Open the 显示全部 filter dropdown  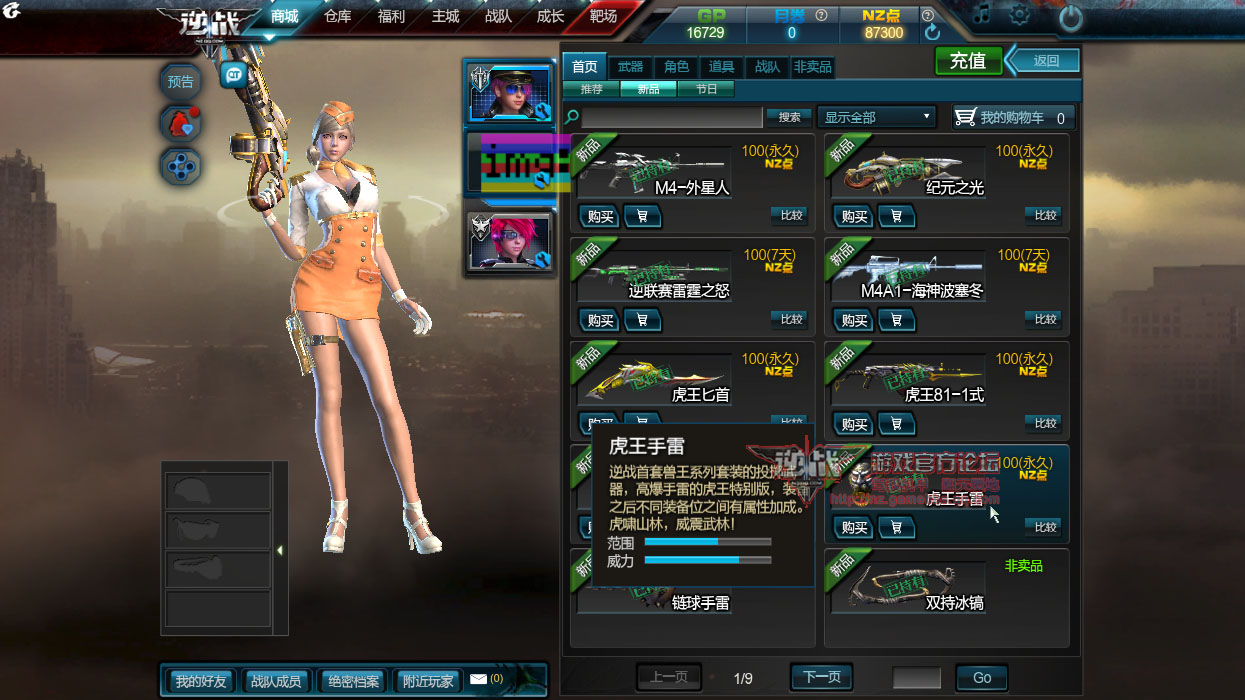(876, 117)
